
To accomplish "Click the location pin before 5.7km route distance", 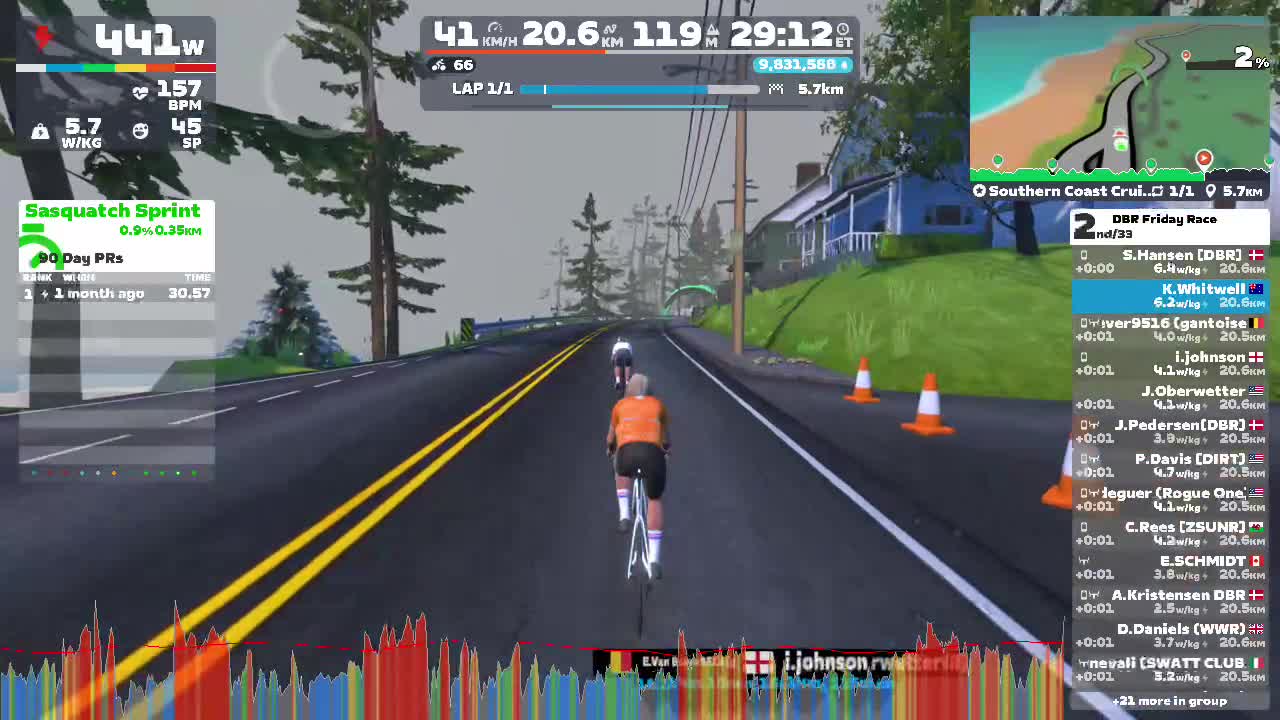I will (1211, 190).
